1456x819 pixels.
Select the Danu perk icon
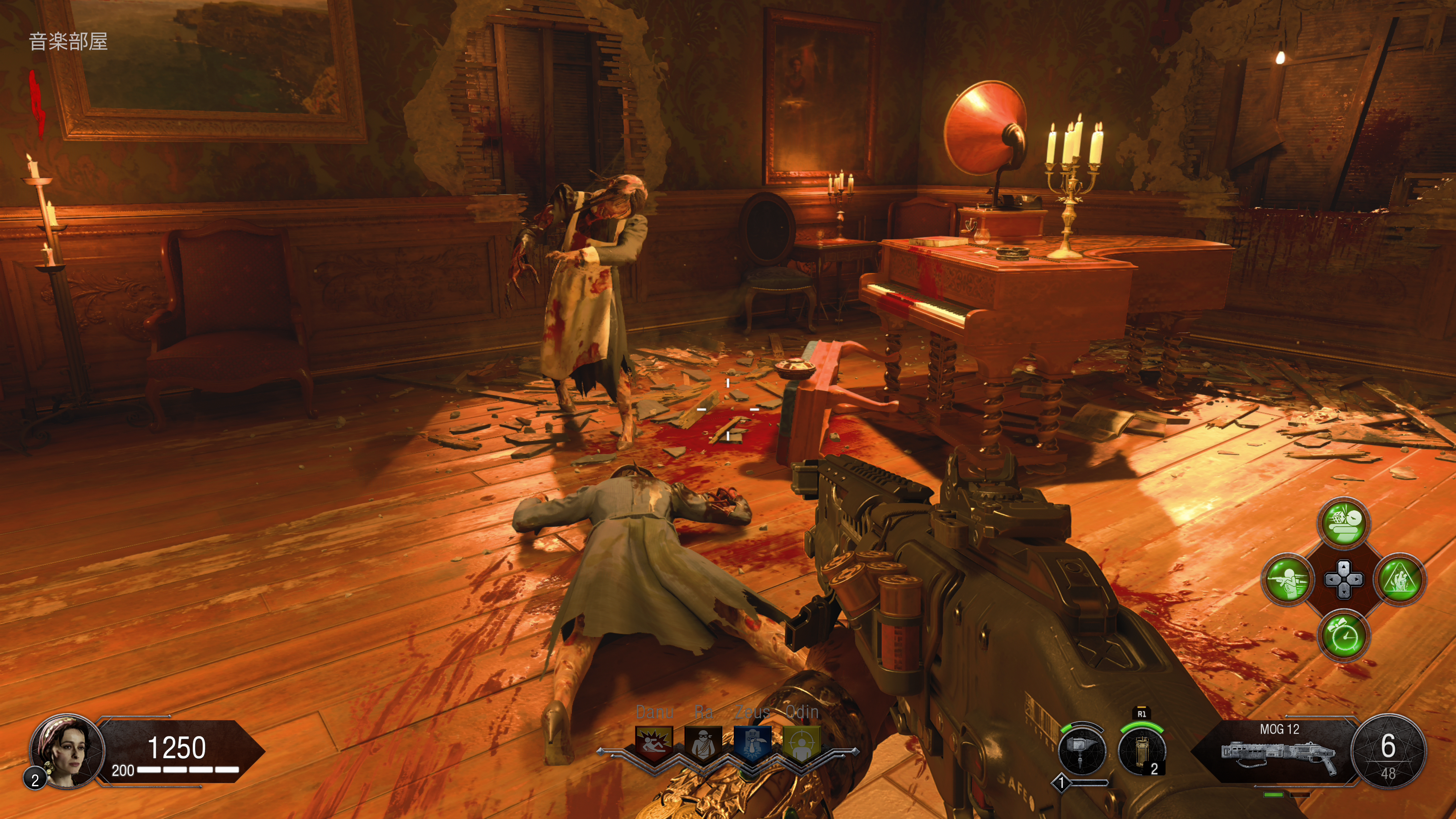click(x=654, y=744)
